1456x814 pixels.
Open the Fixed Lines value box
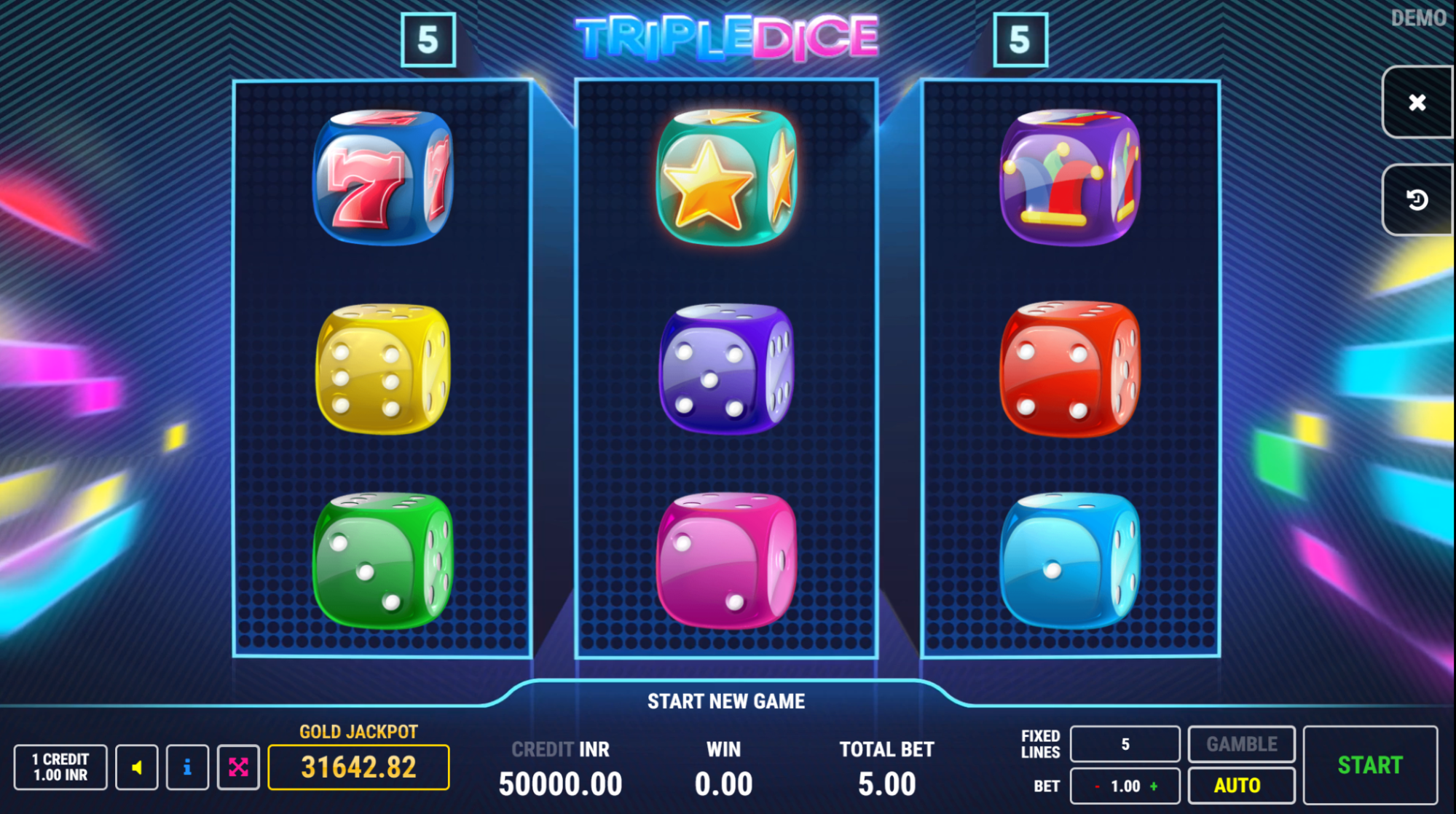[x=1124, y=743]
